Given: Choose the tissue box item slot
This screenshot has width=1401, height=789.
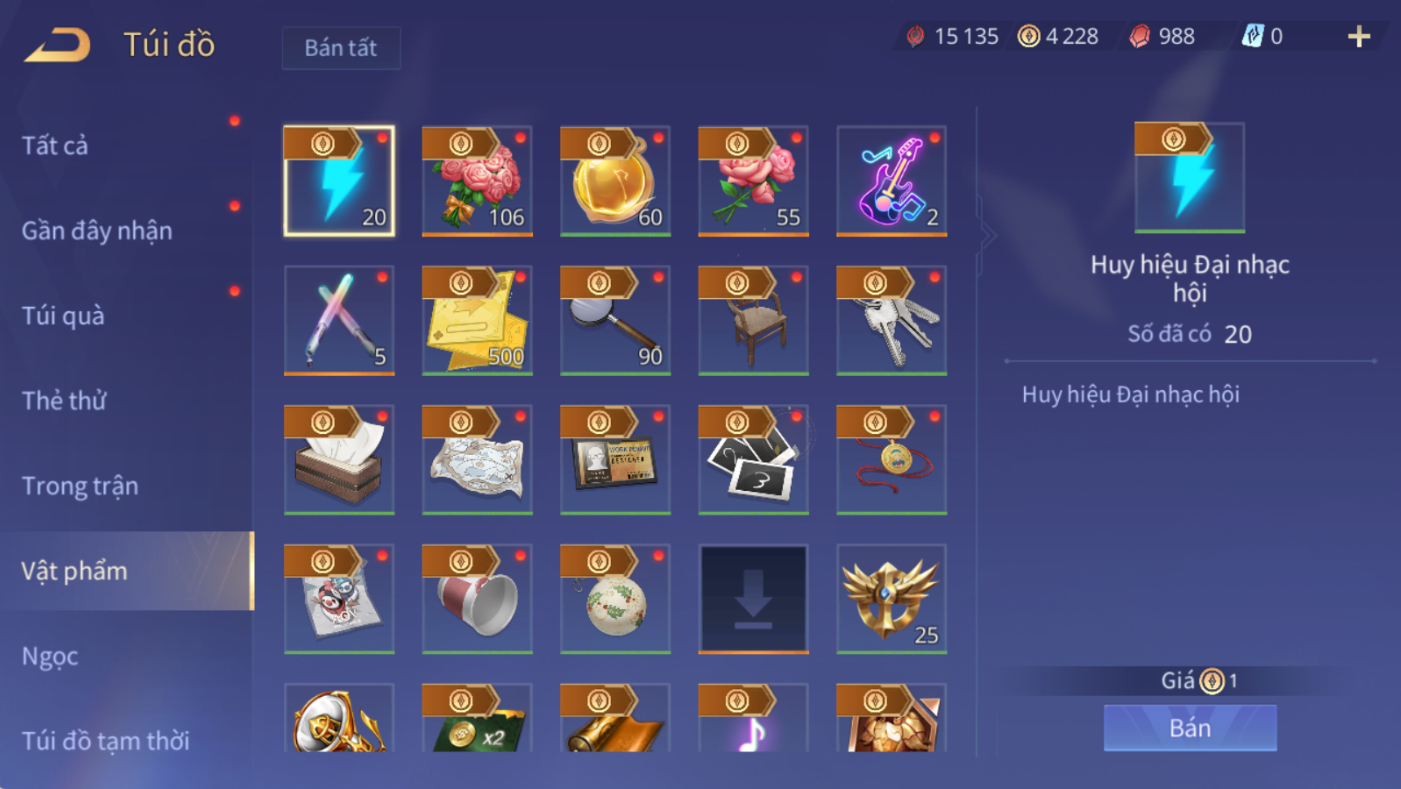Looking at the screenshot, I should pyautogui.click(x=339, y=459).
